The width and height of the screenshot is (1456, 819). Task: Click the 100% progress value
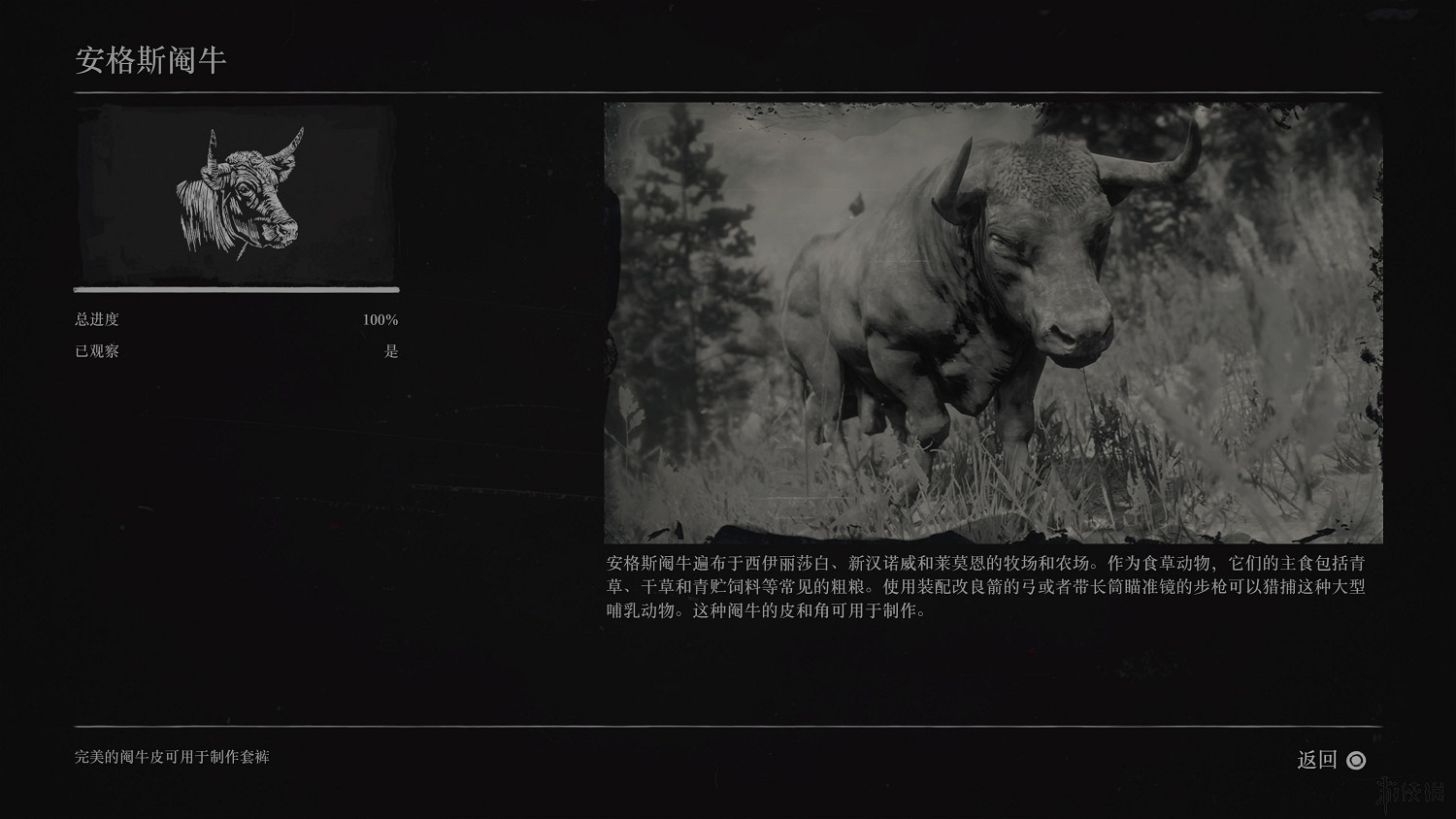pos(380,318)
